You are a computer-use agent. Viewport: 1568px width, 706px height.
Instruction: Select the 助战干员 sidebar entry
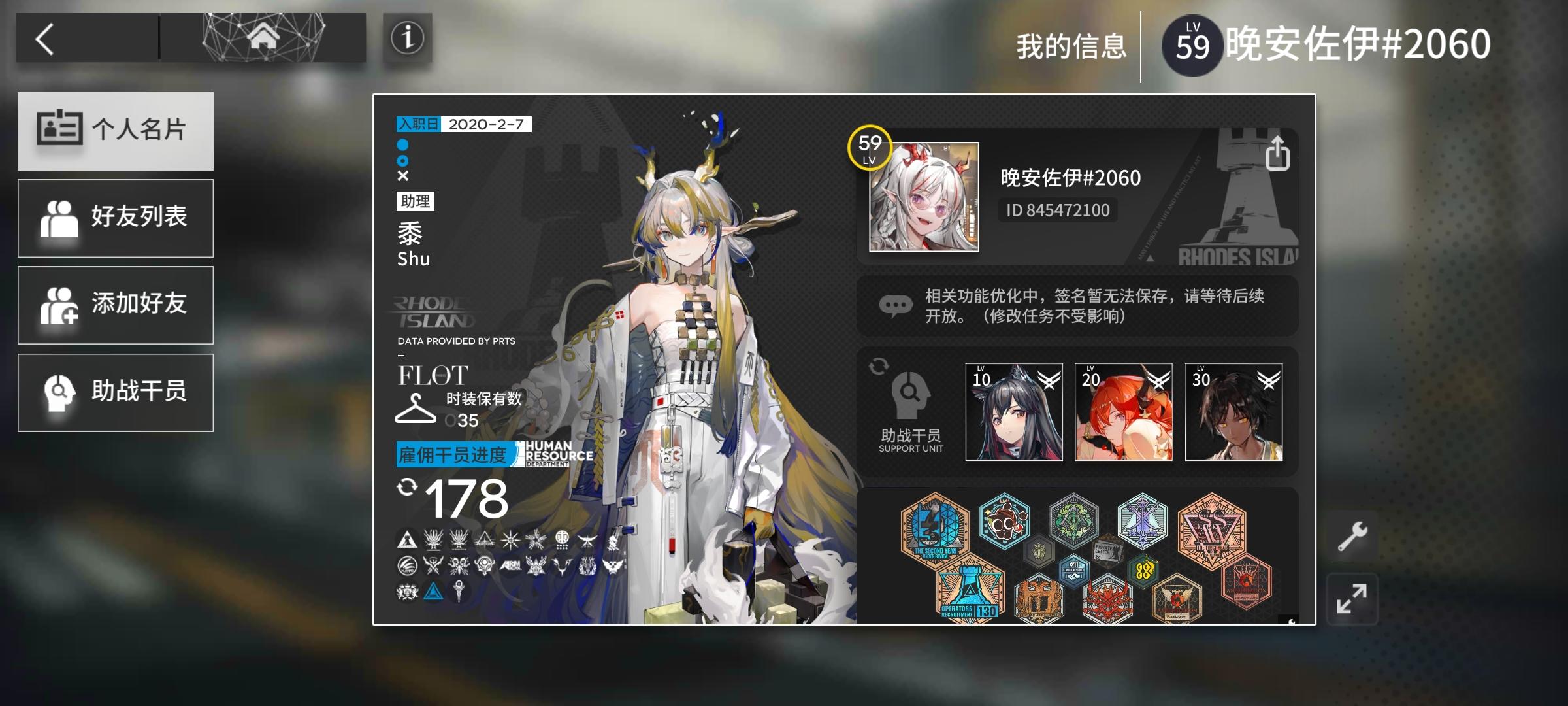[x=116, y=392]
